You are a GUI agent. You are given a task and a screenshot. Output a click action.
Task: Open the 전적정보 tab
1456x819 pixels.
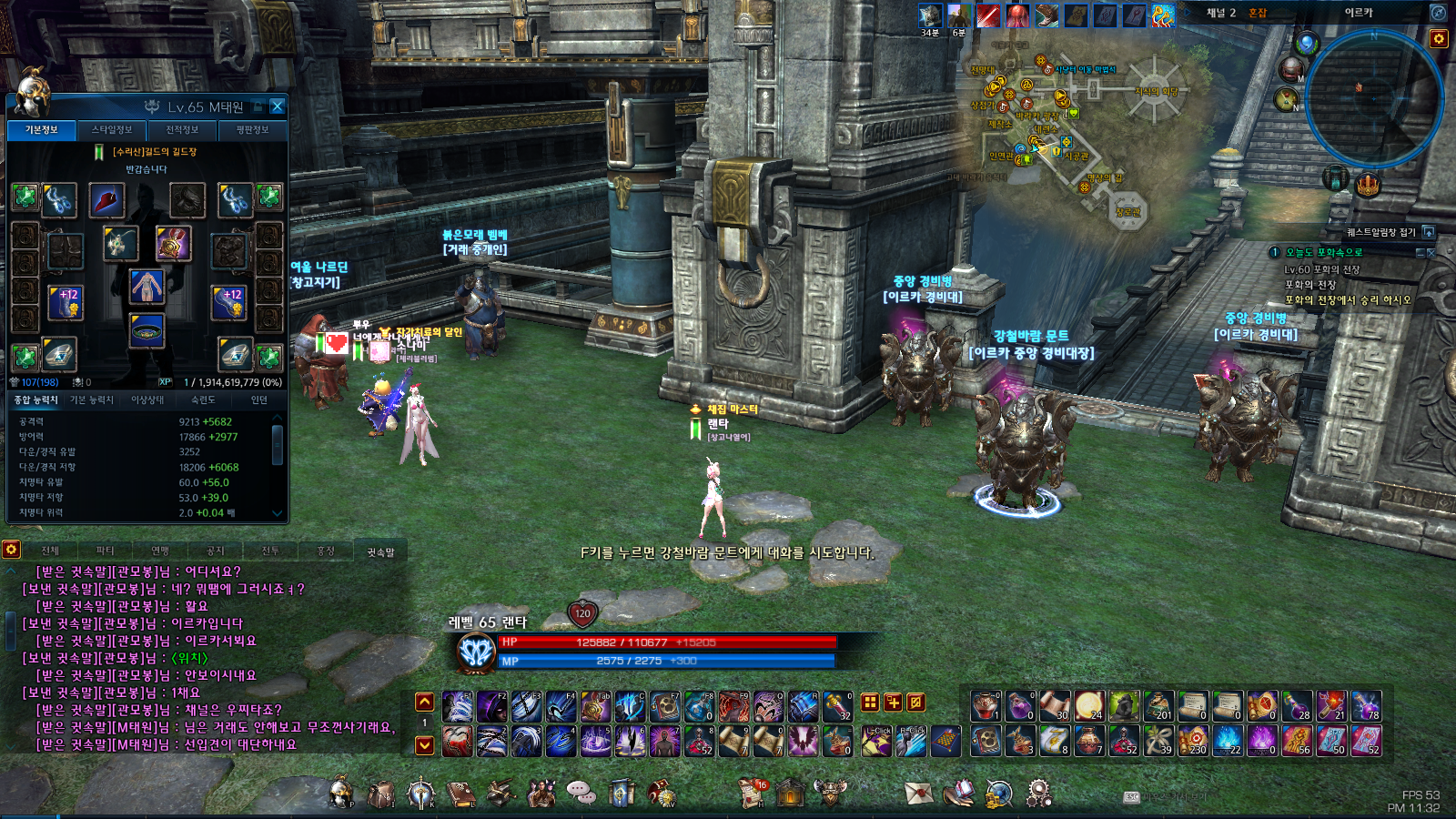point(182,130)
